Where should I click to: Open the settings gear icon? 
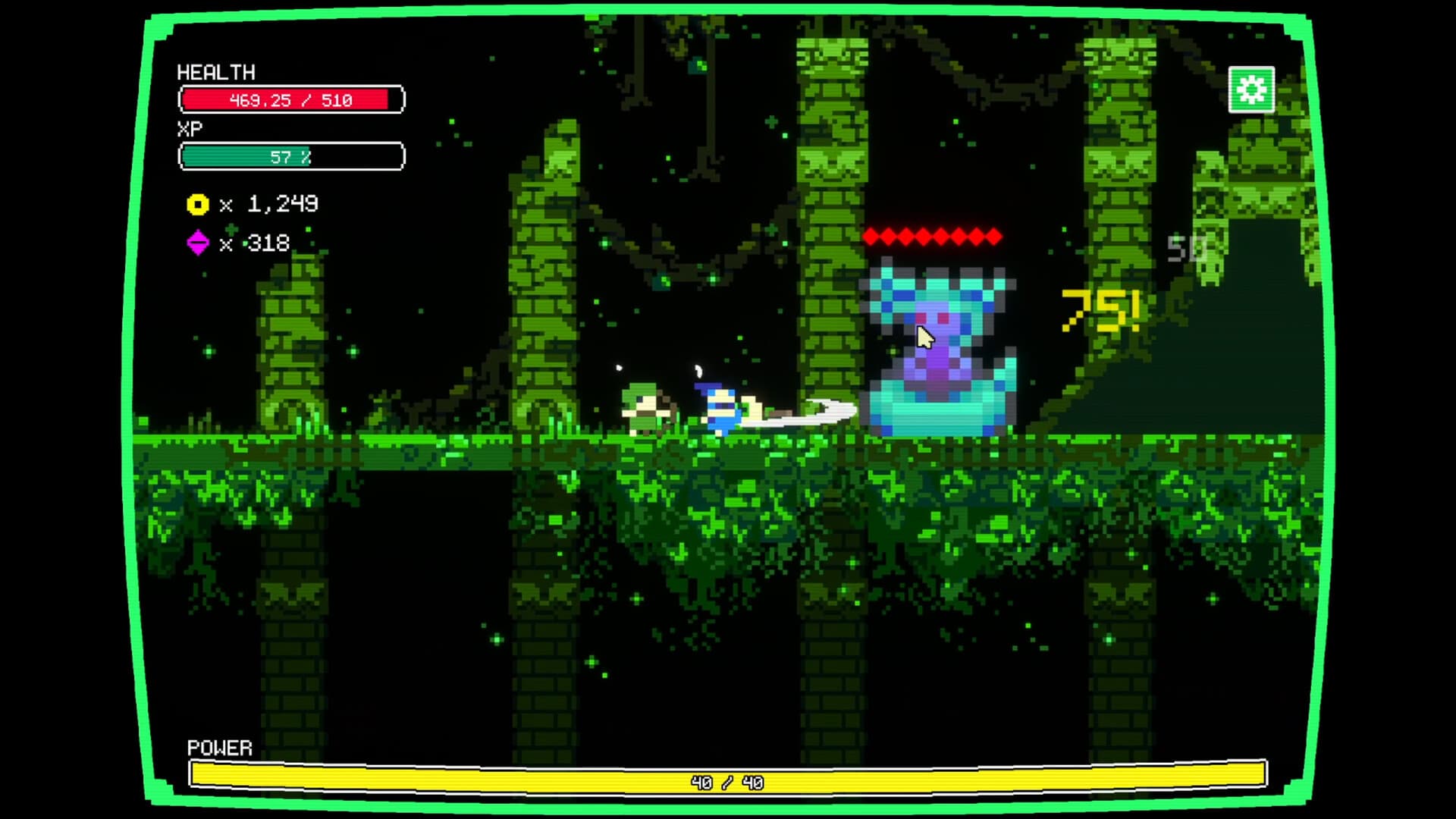[1253, 89]
